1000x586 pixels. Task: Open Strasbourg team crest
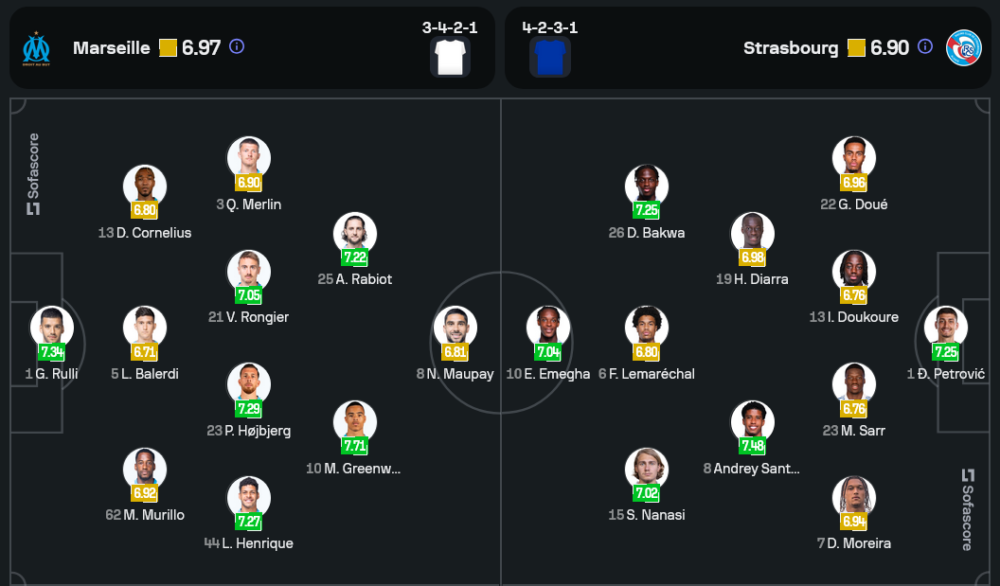click(963, 48)
